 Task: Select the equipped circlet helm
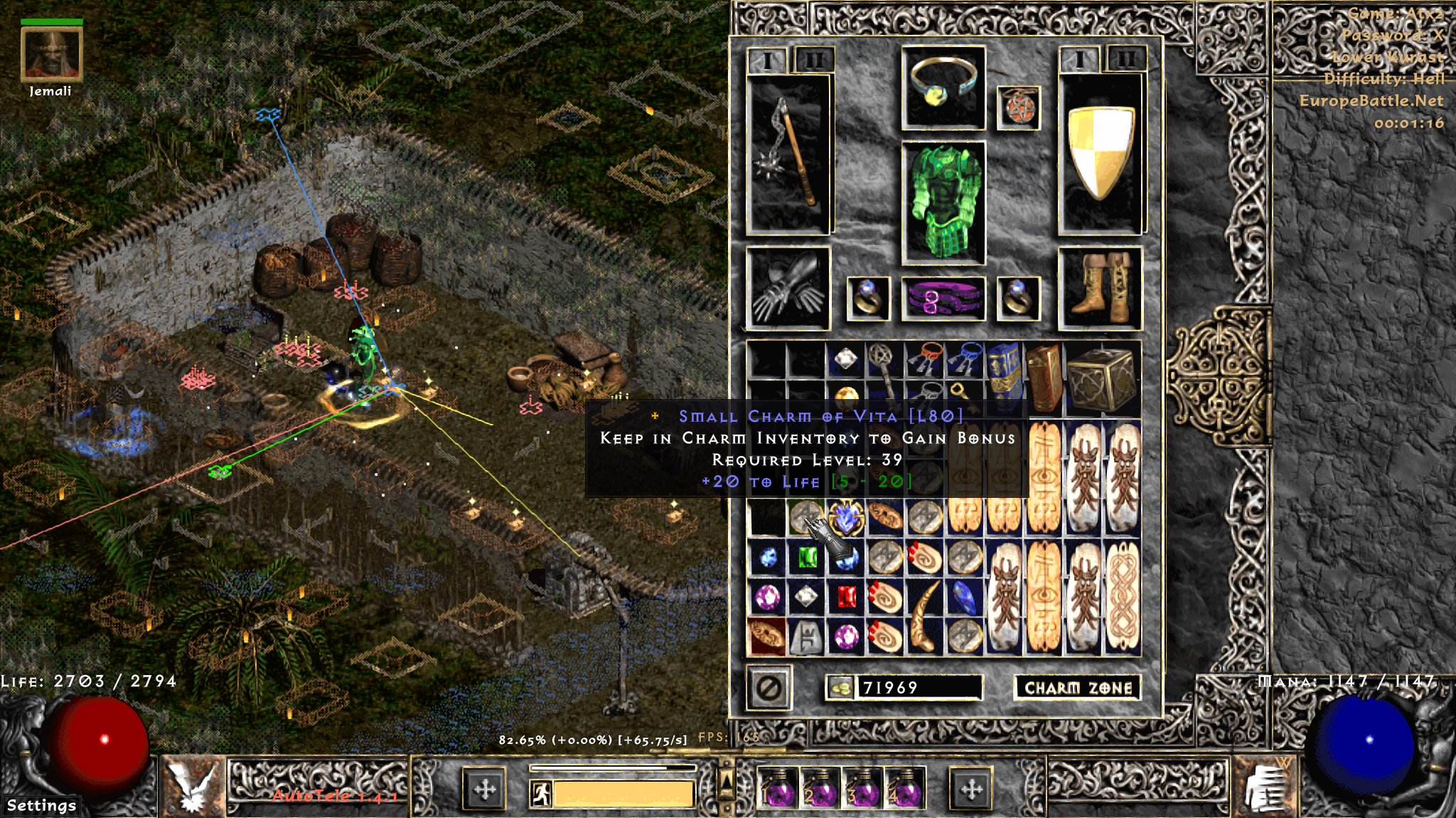pyautogui.click(x=943, y=88)
